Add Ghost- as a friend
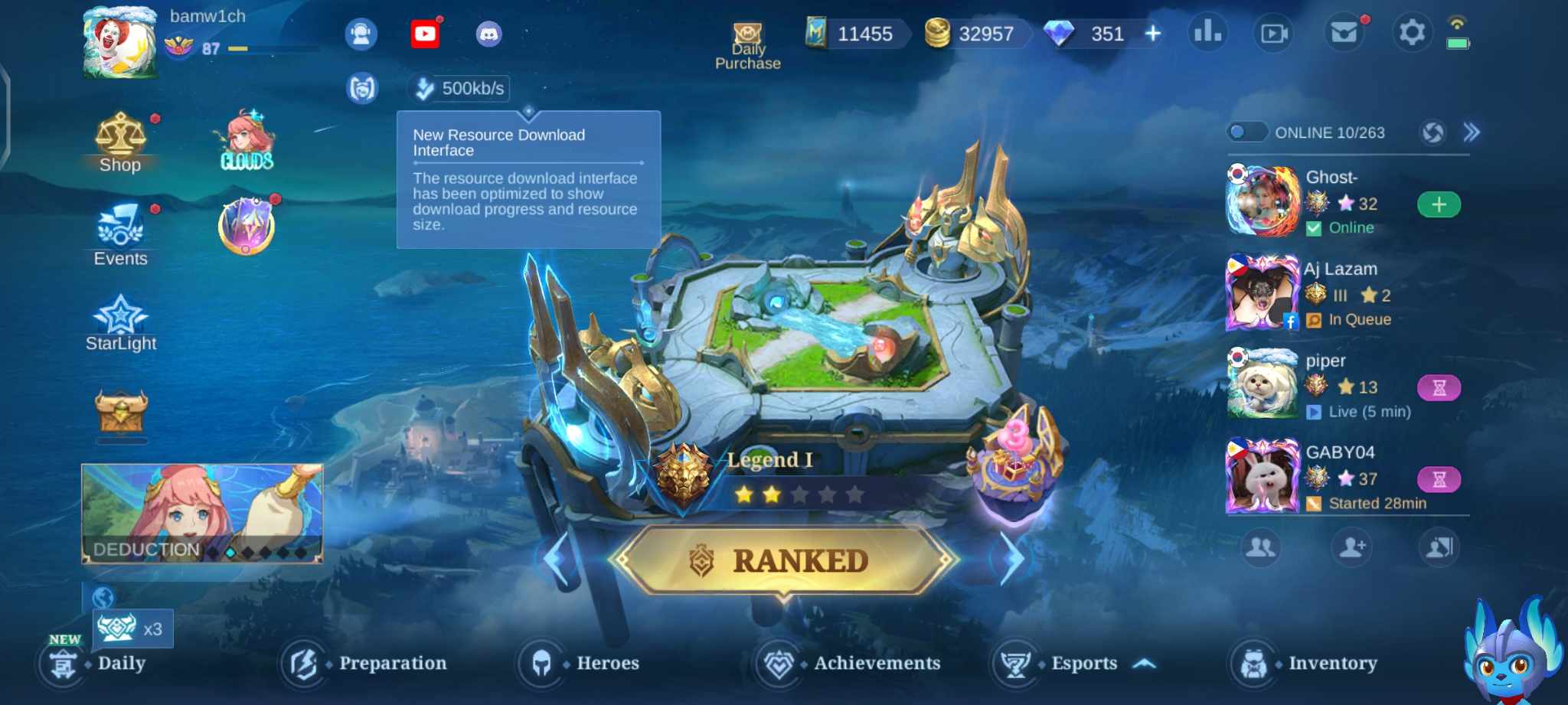Image resolution: width=1568 pixels, height=705 pixels. pyautogui.click(x=1439, y=204)
